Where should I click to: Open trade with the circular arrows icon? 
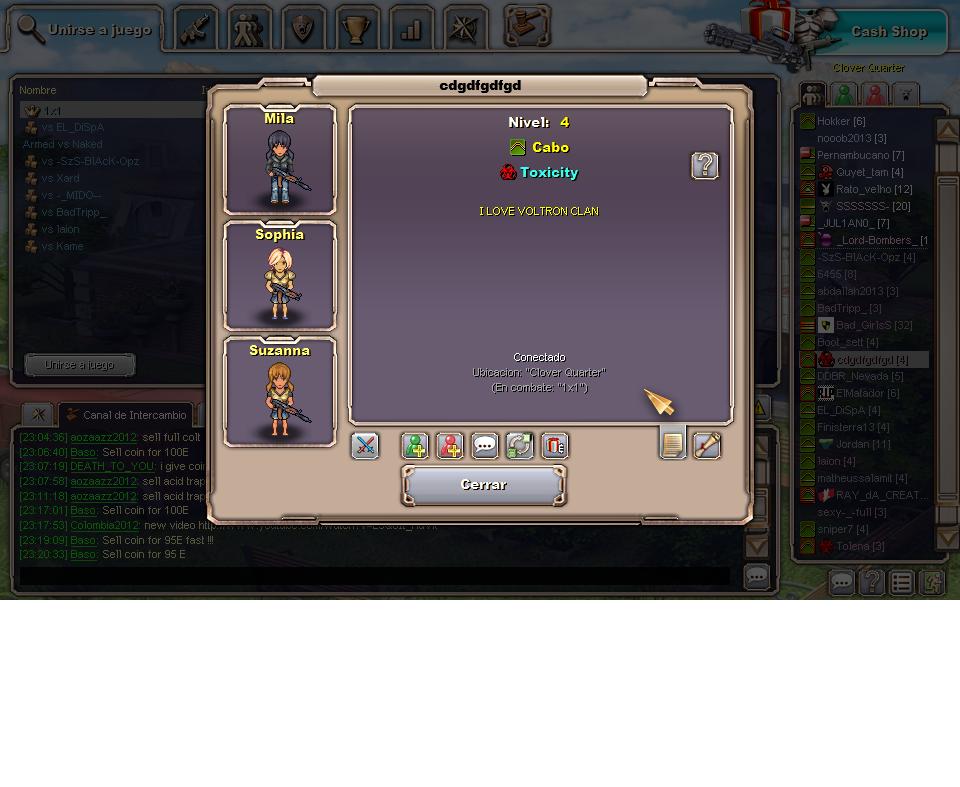(x=519, y=446)
